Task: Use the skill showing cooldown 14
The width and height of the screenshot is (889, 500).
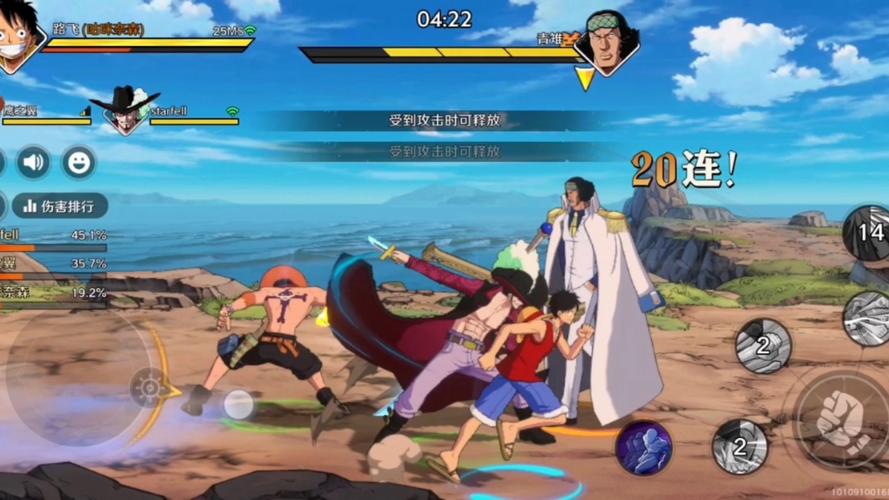Action: (868, 233)
